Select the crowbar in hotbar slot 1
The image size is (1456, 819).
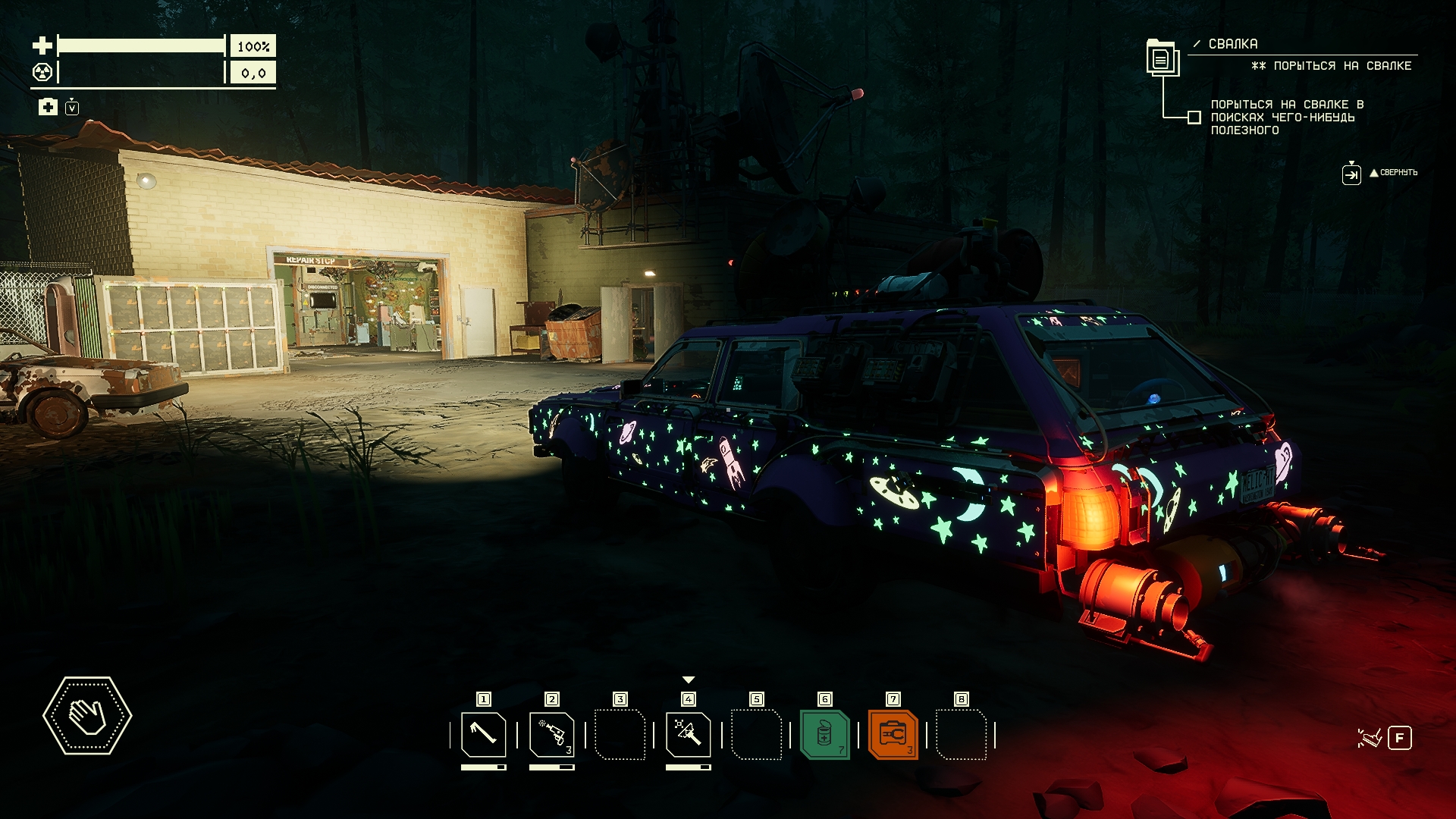tap(484, 734)
